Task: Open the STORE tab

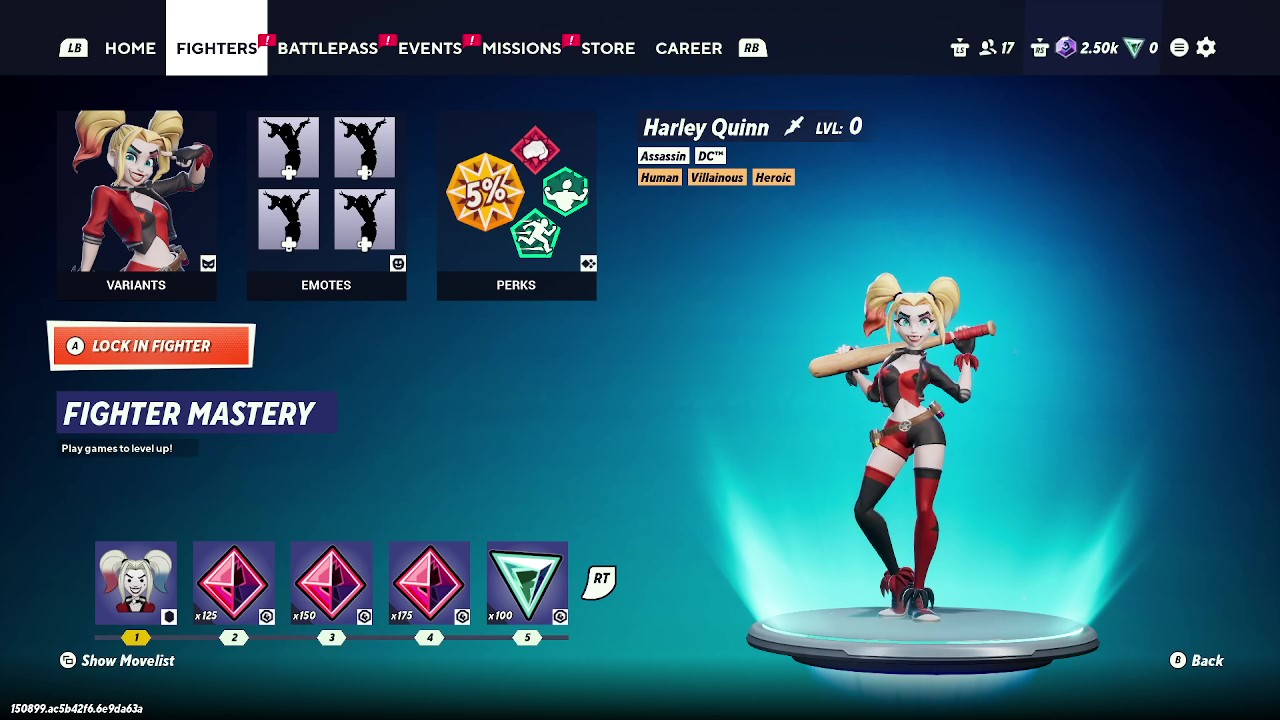Action: coord(608,47)
